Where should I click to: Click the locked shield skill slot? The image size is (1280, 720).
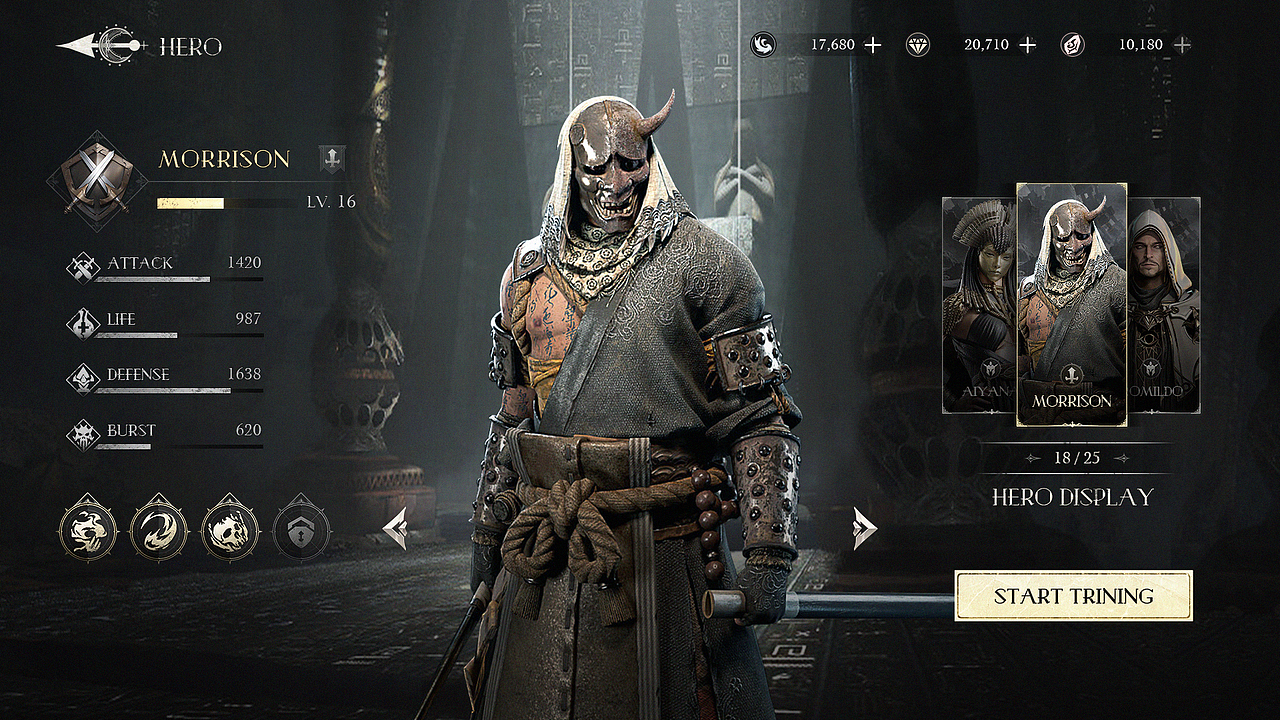[x=303, y=529]
